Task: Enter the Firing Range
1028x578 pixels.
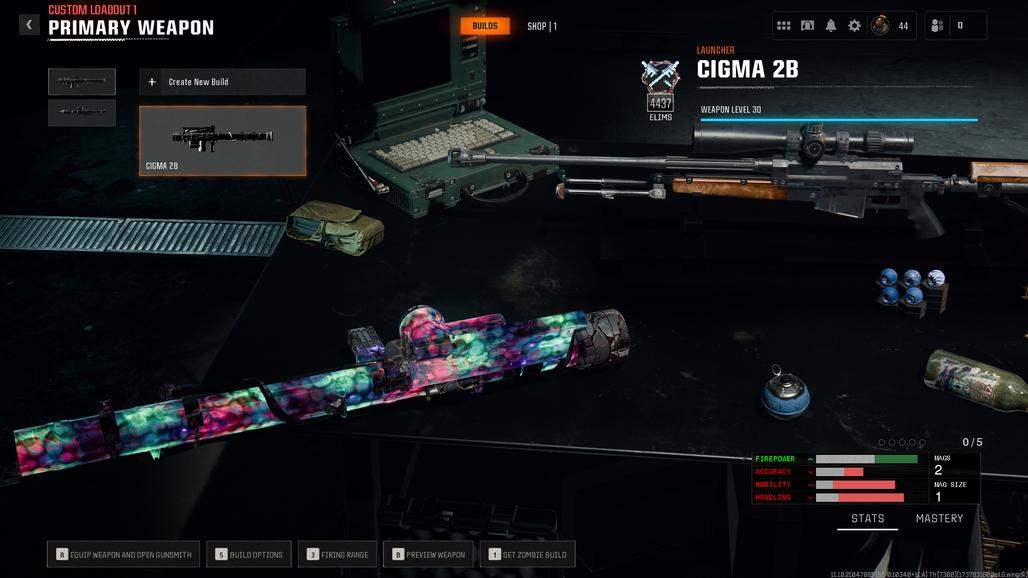Action: click(x=337, y=554)
